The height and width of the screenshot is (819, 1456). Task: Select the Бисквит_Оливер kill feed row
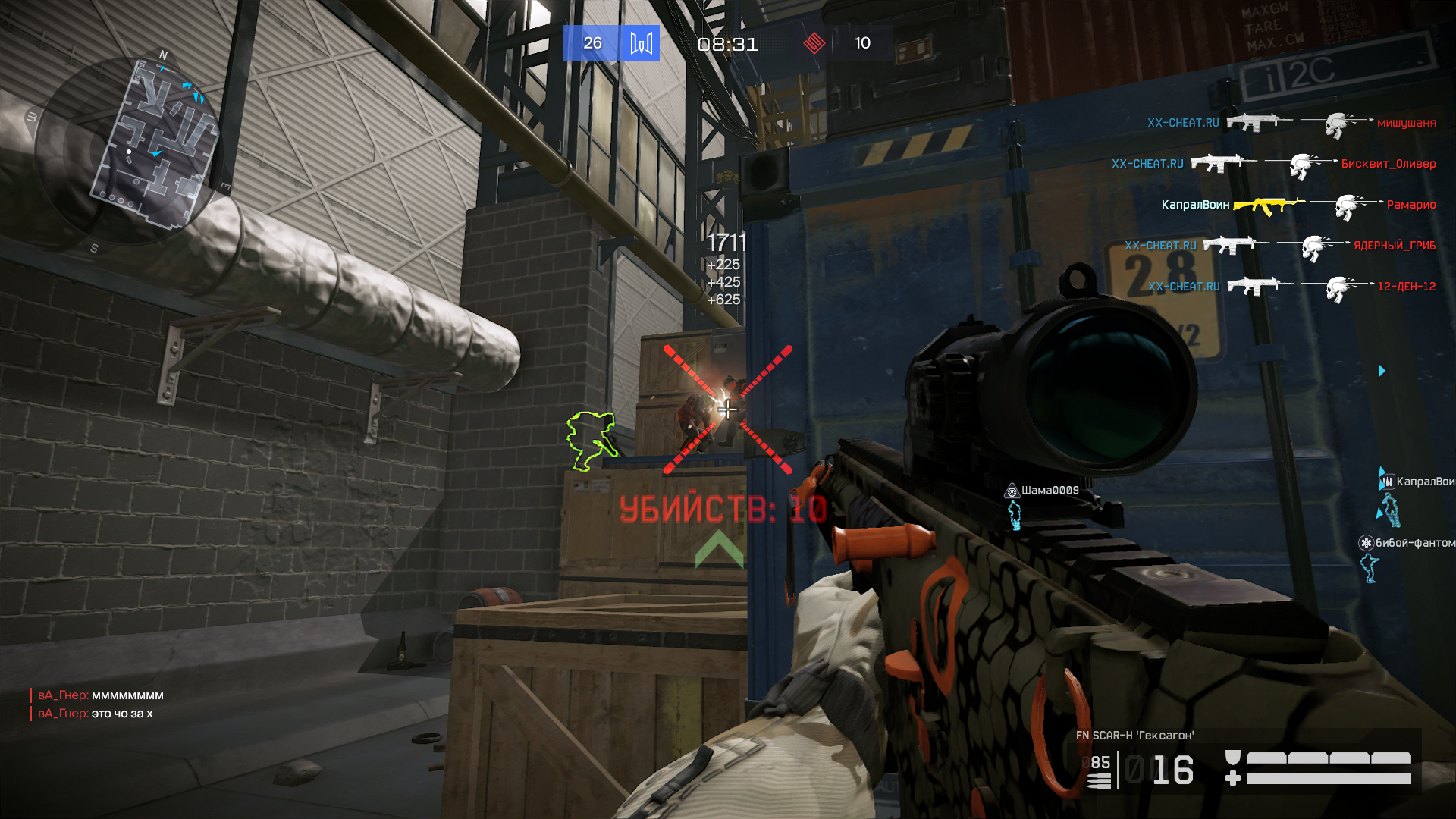(1273, 164)
